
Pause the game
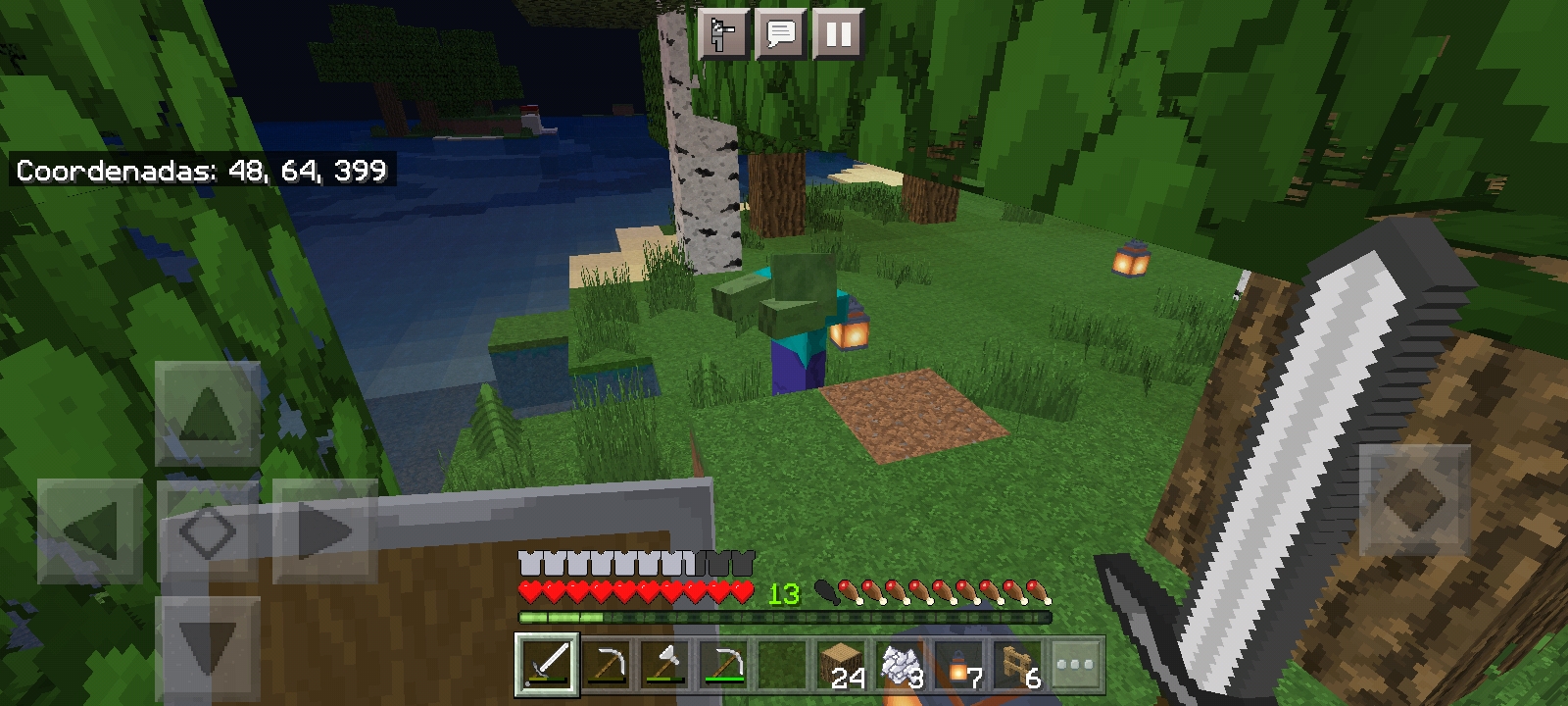coord(838,35)
